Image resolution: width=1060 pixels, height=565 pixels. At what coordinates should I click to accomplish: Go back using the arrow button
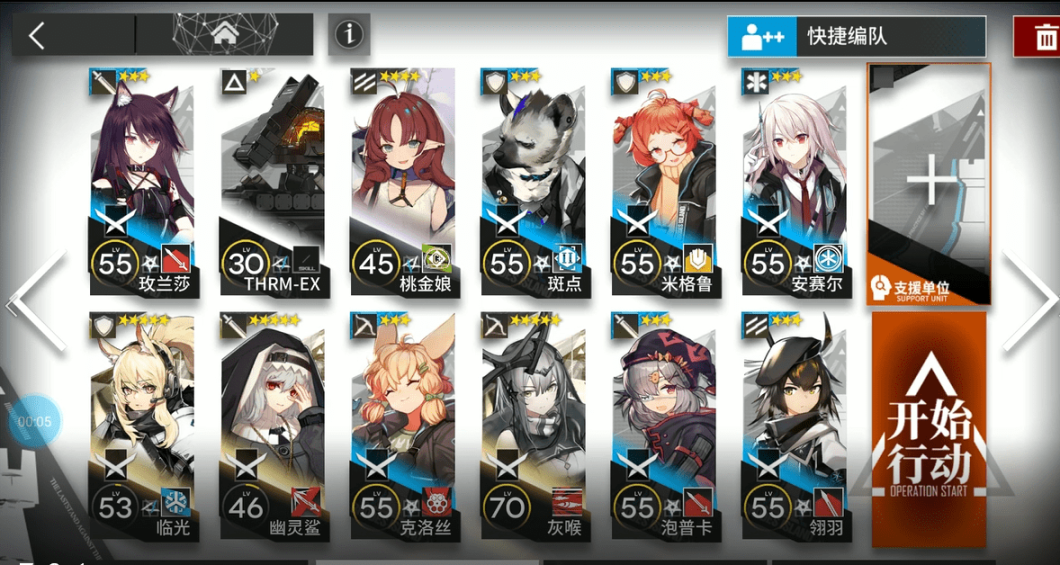[37, 36]
